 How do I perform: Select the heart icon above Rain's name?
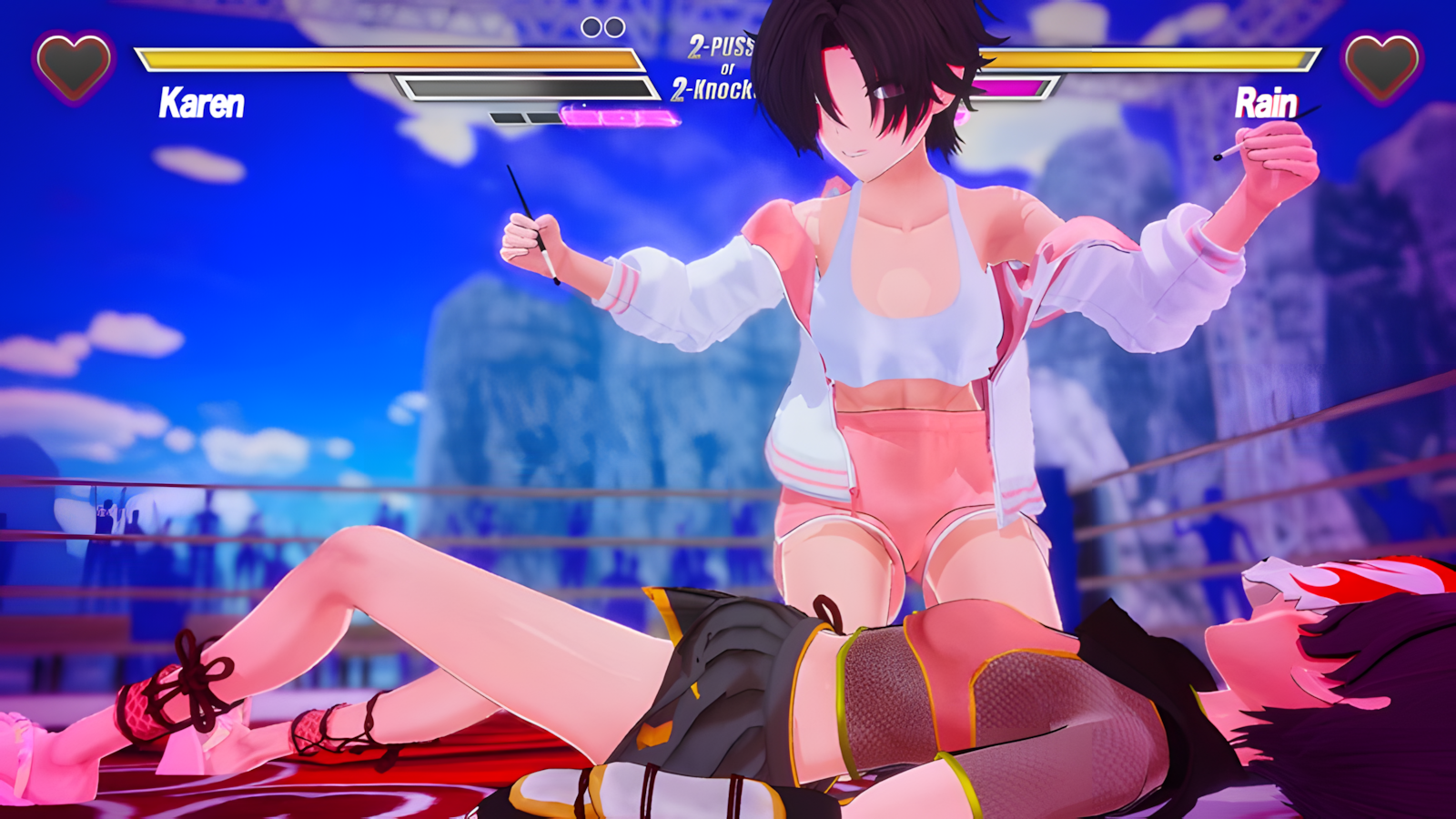point(1381,66)
